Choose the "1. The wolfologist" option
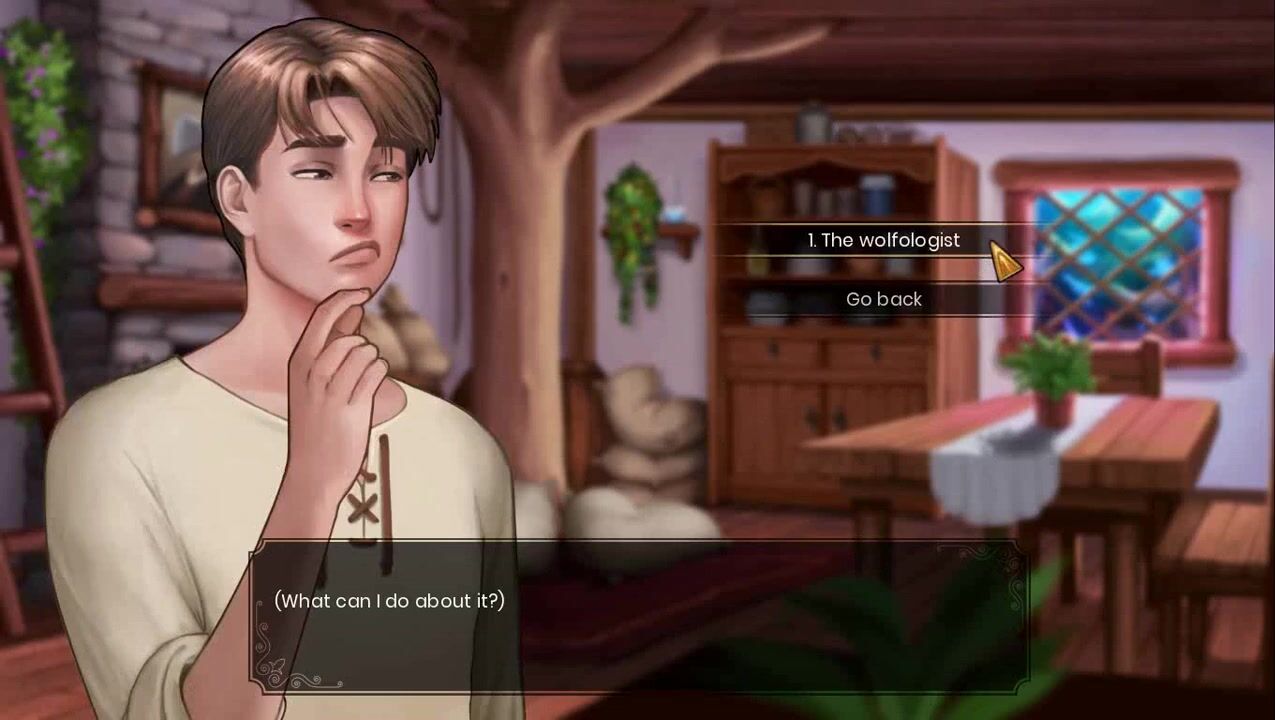 pos(883,240)
